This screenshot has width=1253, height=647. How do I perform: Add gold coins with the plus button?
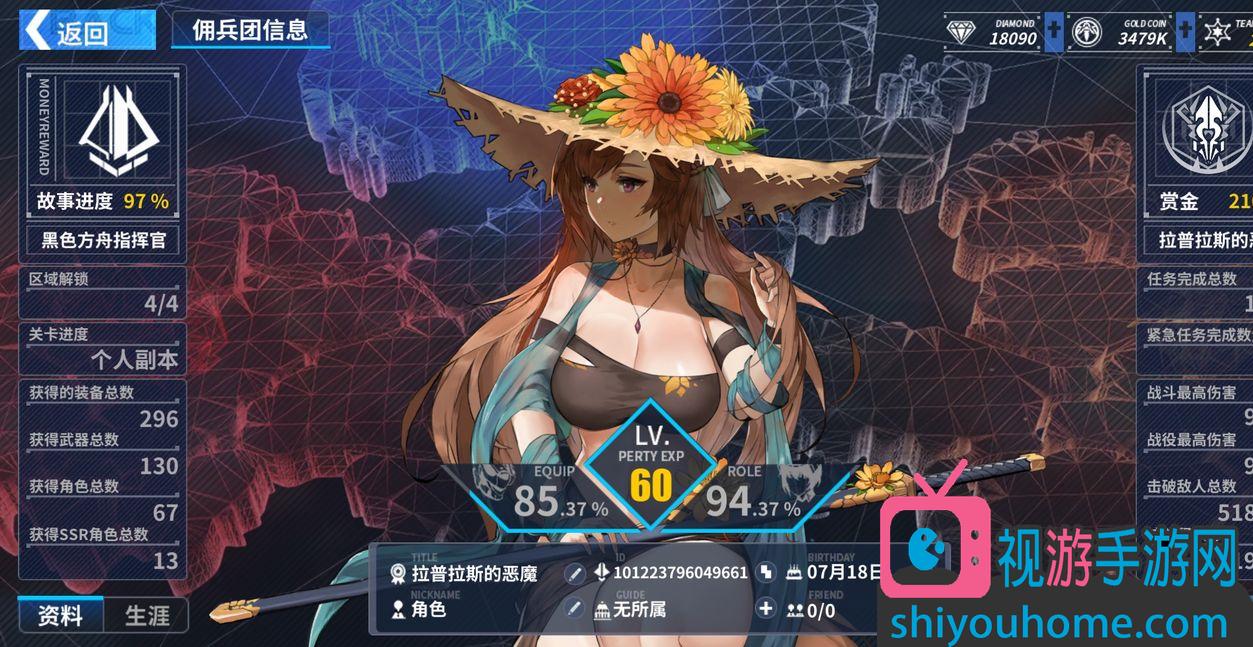1184,32
